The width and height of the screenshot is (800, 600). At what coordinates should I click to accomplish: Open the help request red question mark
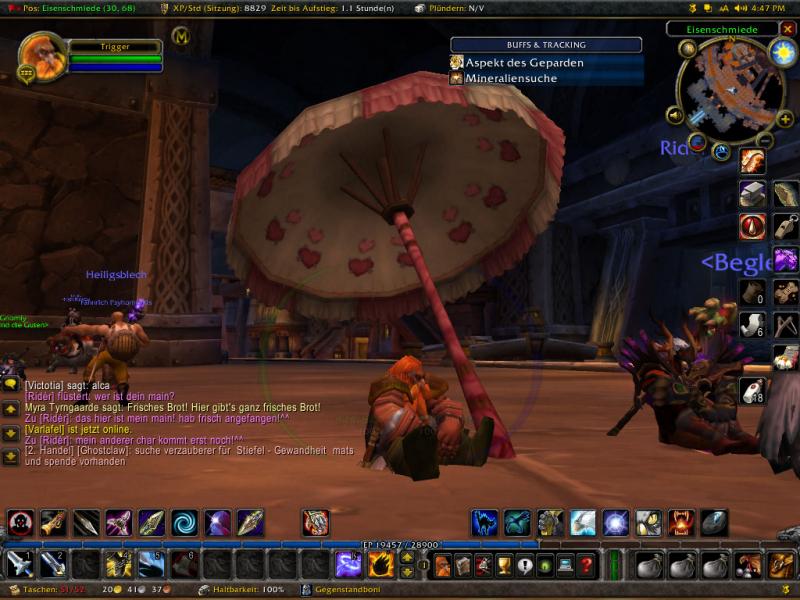click(586, 565)
